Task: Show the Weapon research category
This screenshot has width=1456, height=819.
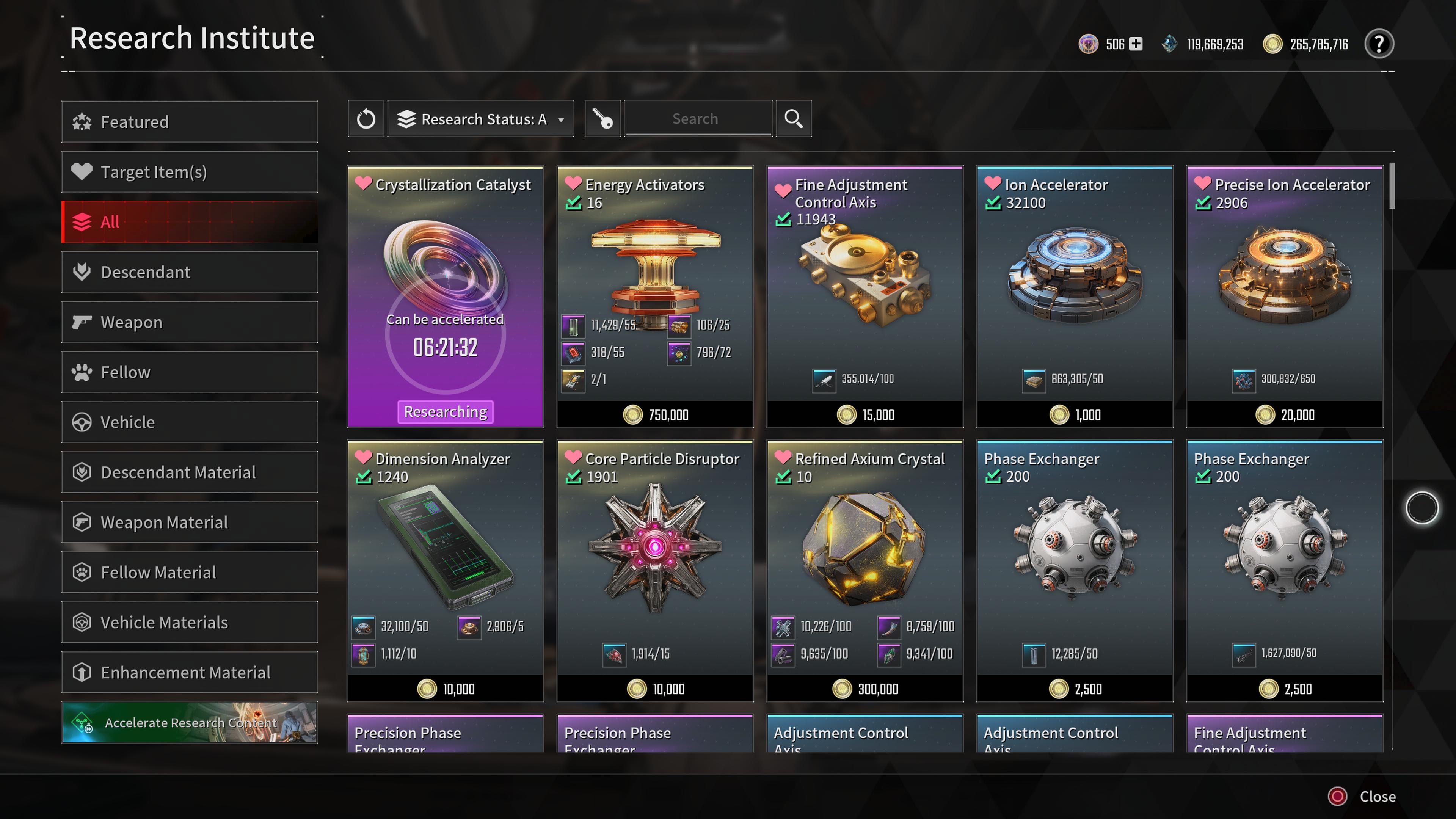Action: pyautogui.click(x=189, y=322)
